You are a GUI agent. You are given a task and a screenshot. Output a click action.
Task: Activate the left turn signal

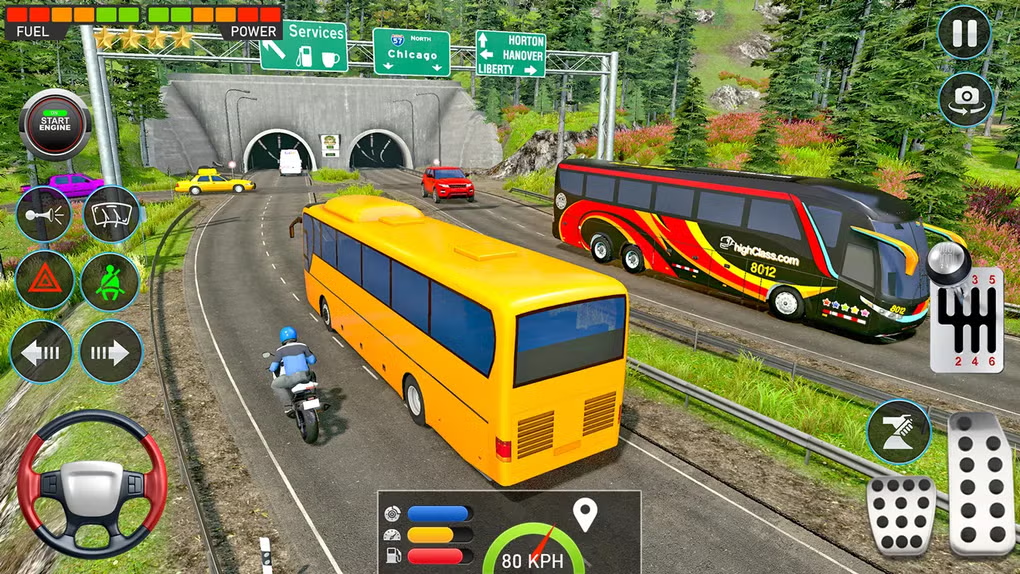(x=41, y=351)
